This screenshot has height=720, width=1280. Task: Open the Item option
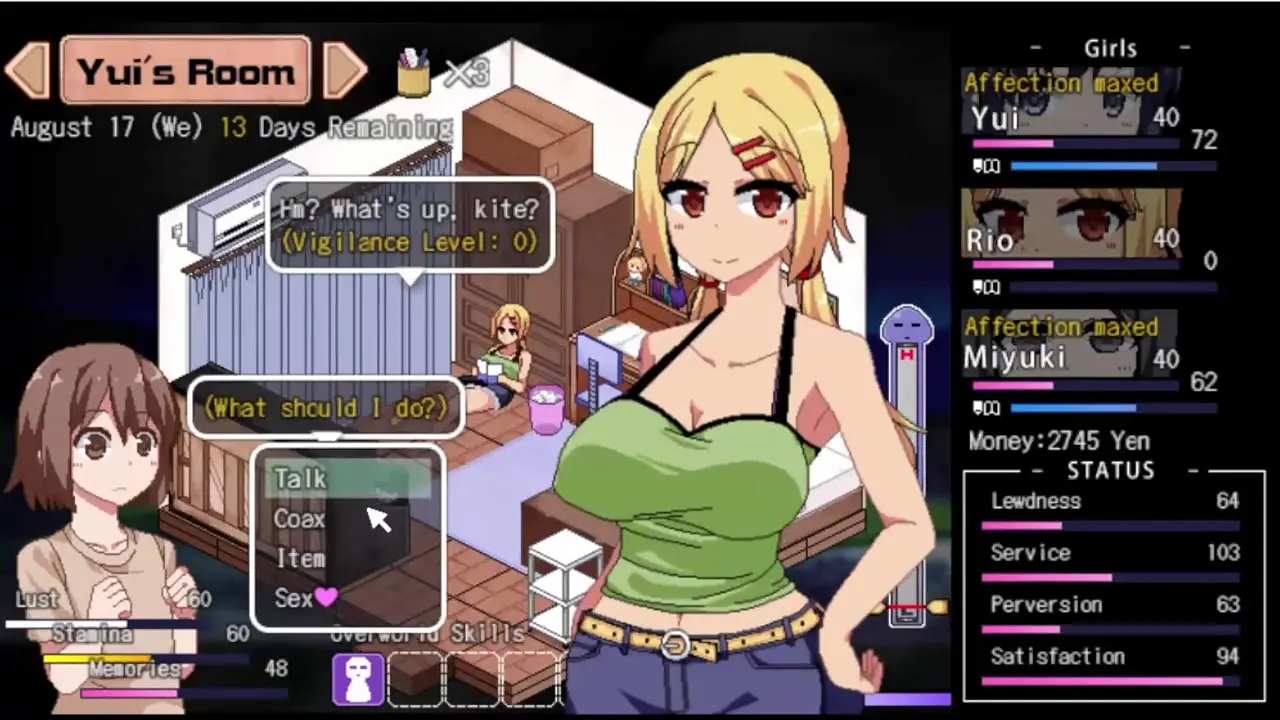299,558
